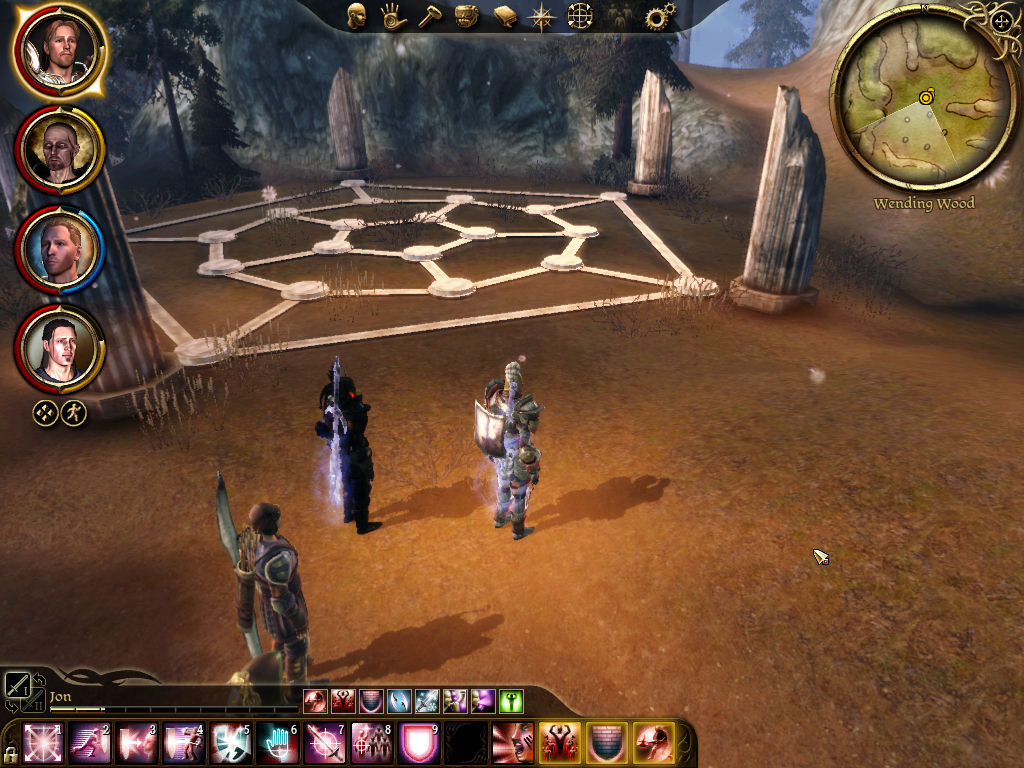The image size is (1024, 768).
Task: Click the running figure button under portraits
Action: (x=73, y=412)
